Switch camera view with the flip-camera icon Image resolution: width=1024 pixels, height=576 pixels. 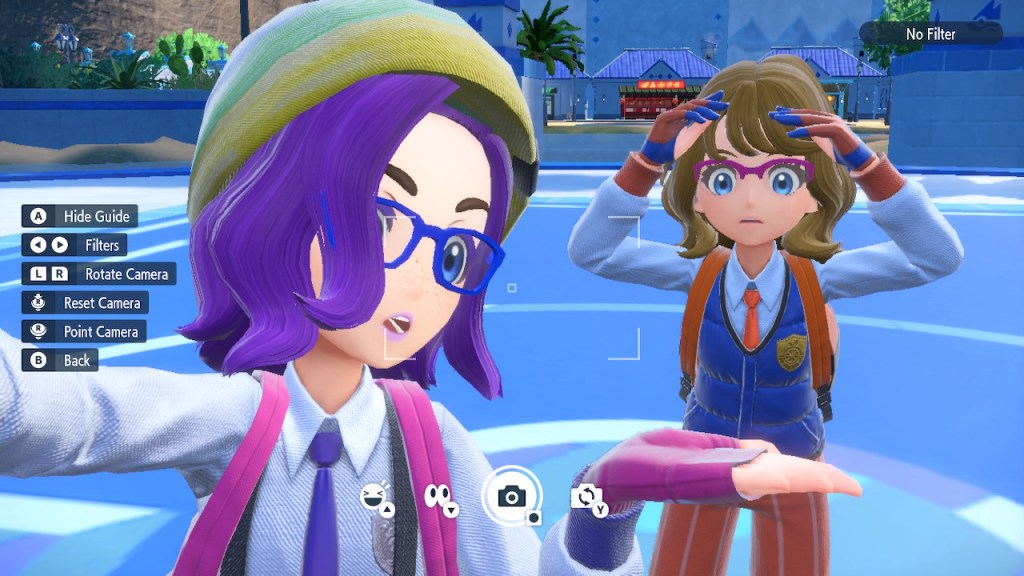586,496
